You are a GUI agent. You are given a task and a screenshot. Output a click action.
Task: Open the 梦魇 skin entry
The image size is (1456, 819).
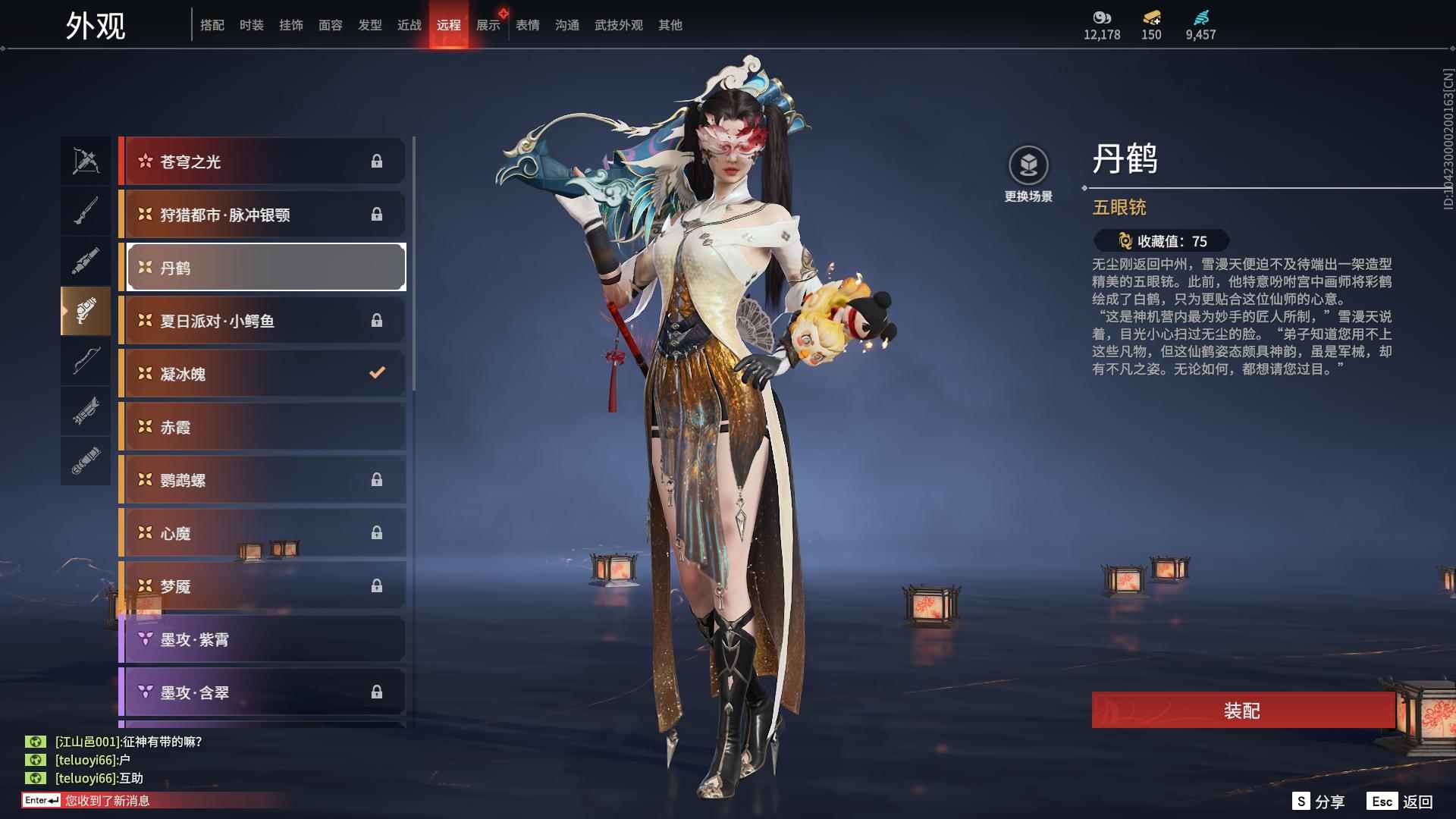(262, 585)
